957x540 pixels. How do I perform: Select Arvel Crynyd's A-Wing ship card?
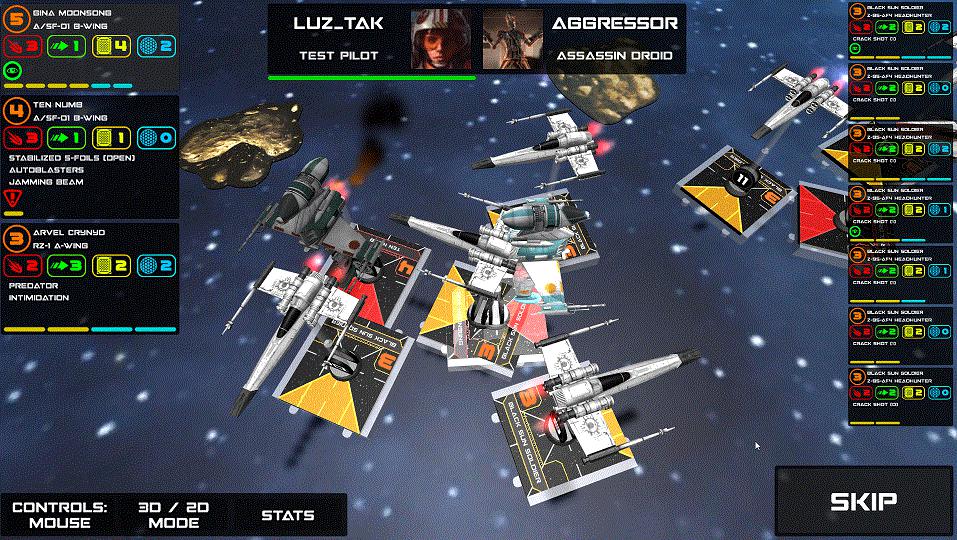pyautogui.click(x=90, y=277)
